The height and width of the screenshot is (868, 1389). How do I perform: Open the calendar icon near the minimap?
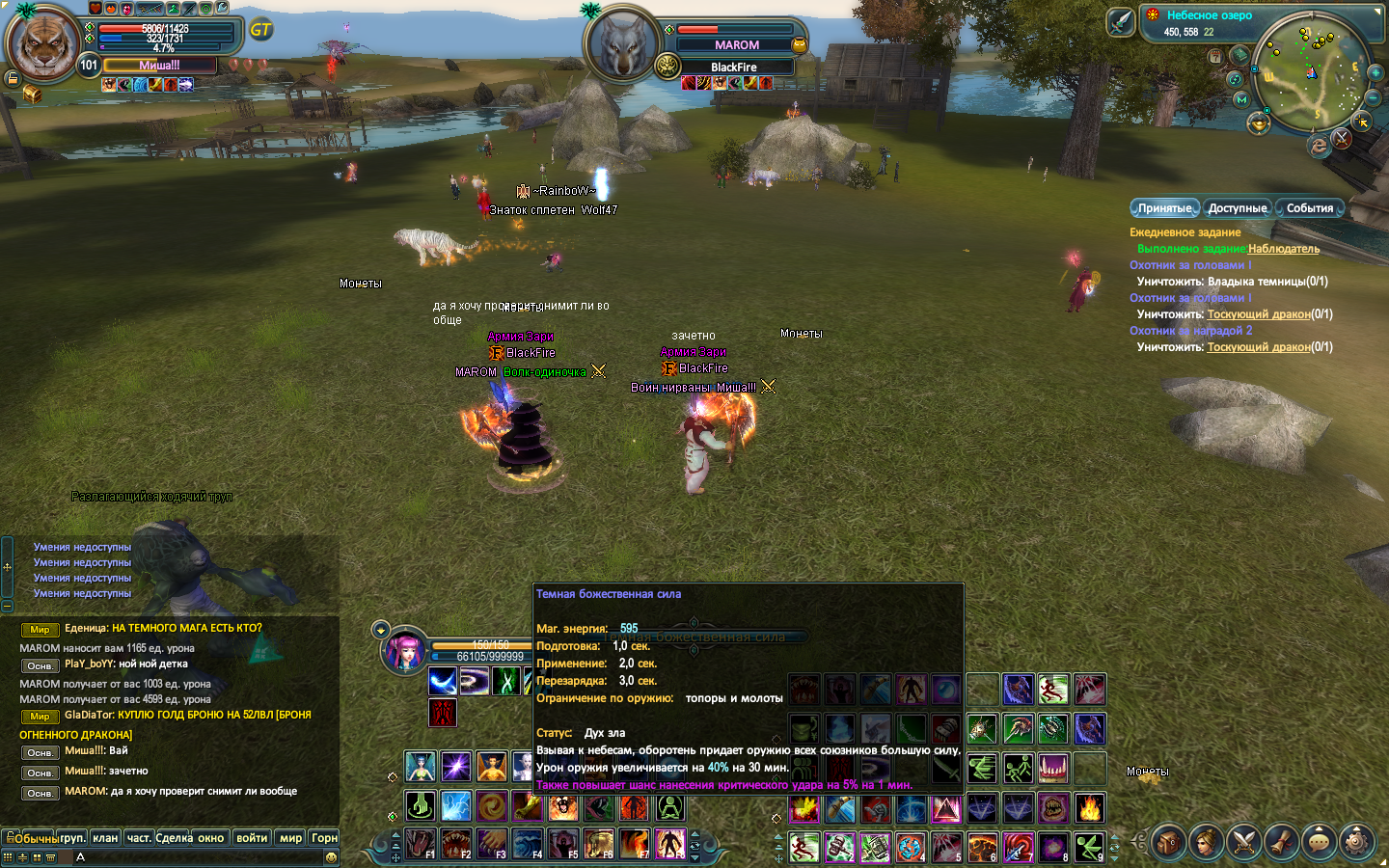pos(1215,56)
